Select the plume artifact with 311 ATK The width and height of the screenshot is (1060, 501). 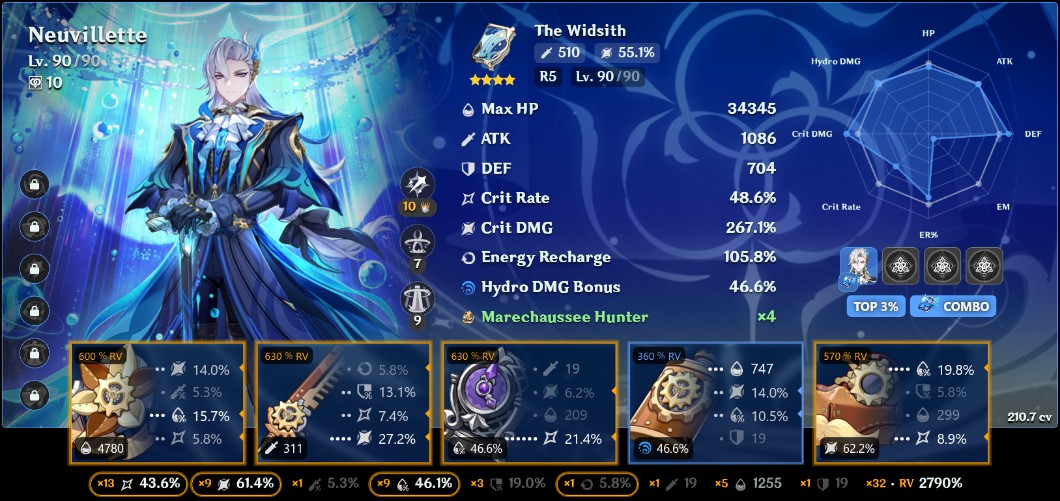pyautogui.click(x=343, y=403)
